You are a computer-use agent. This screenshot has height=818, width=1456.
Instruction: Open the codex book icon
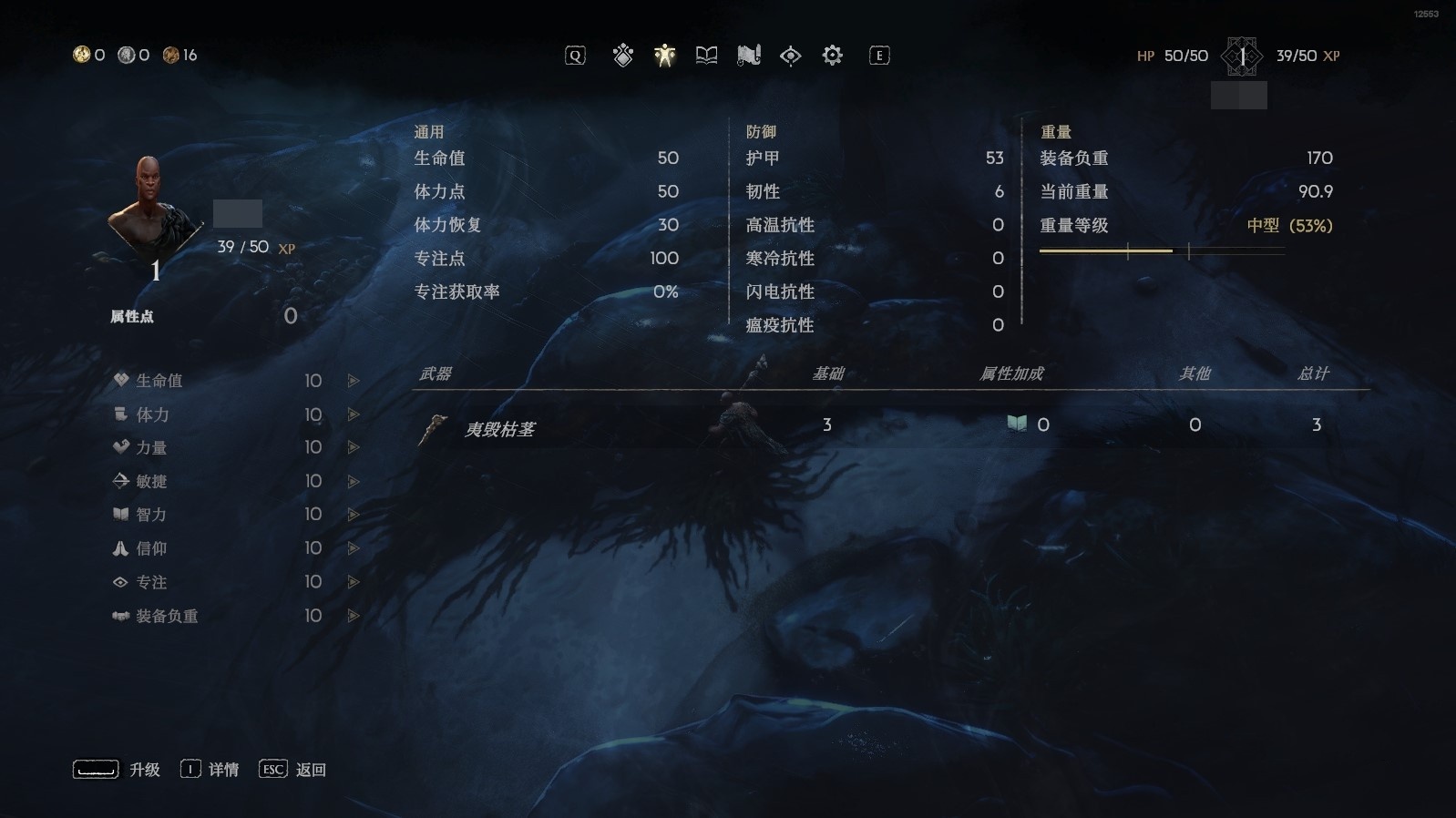(706, 56)
